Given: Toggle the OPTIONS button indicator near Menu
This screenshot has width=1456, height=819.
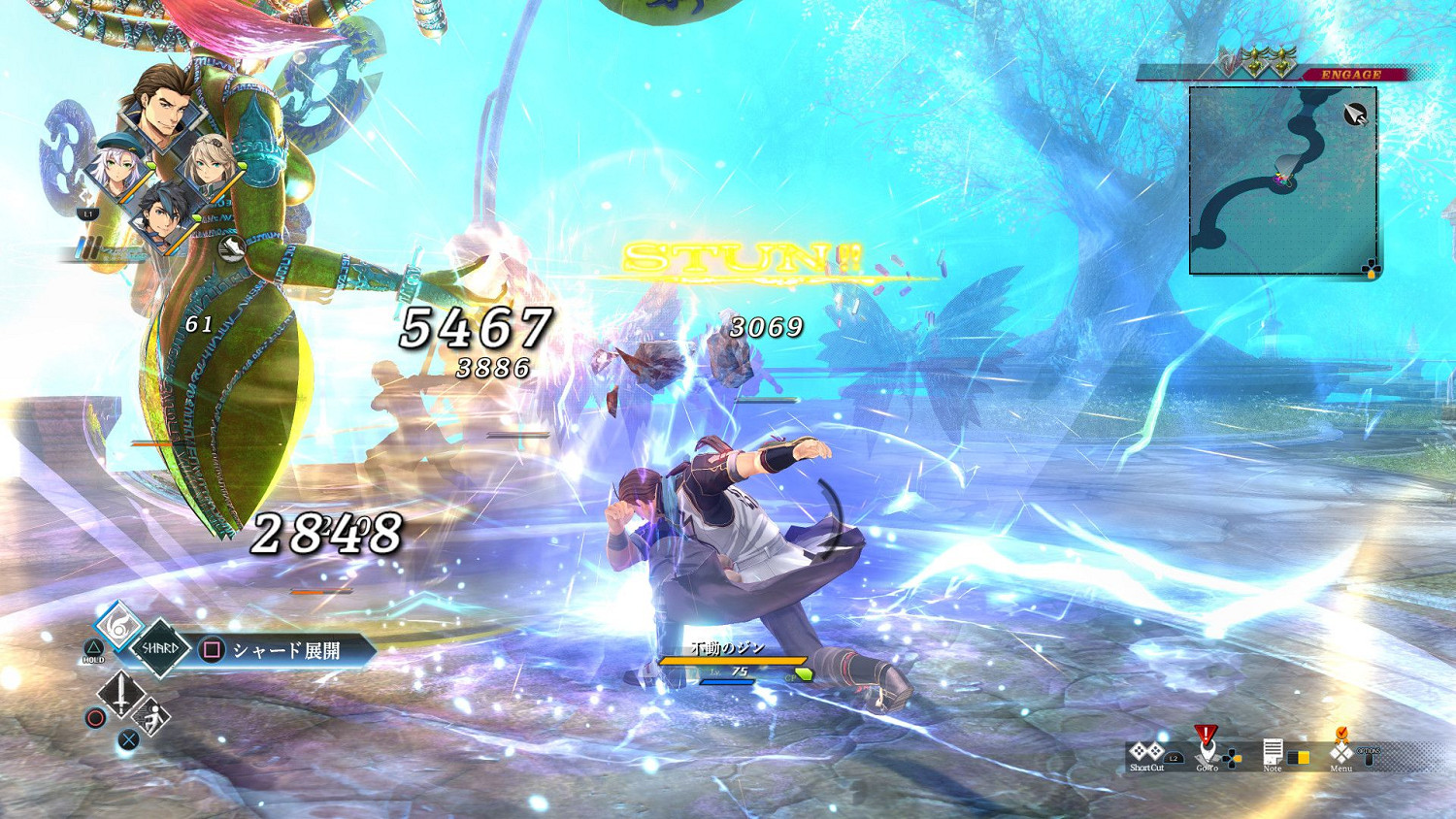Looking at the screenshot, I should click(1370, 756).
